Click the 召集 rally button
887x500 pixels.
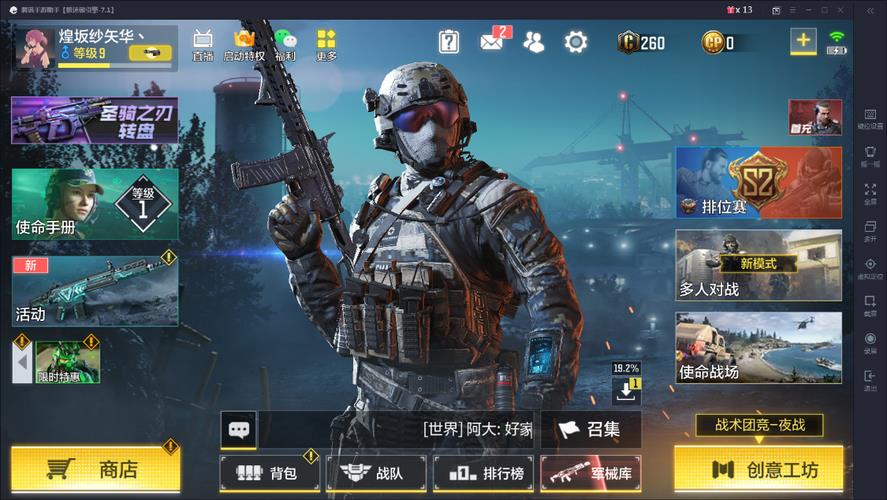pyautogui.click(x=590, y=429)
